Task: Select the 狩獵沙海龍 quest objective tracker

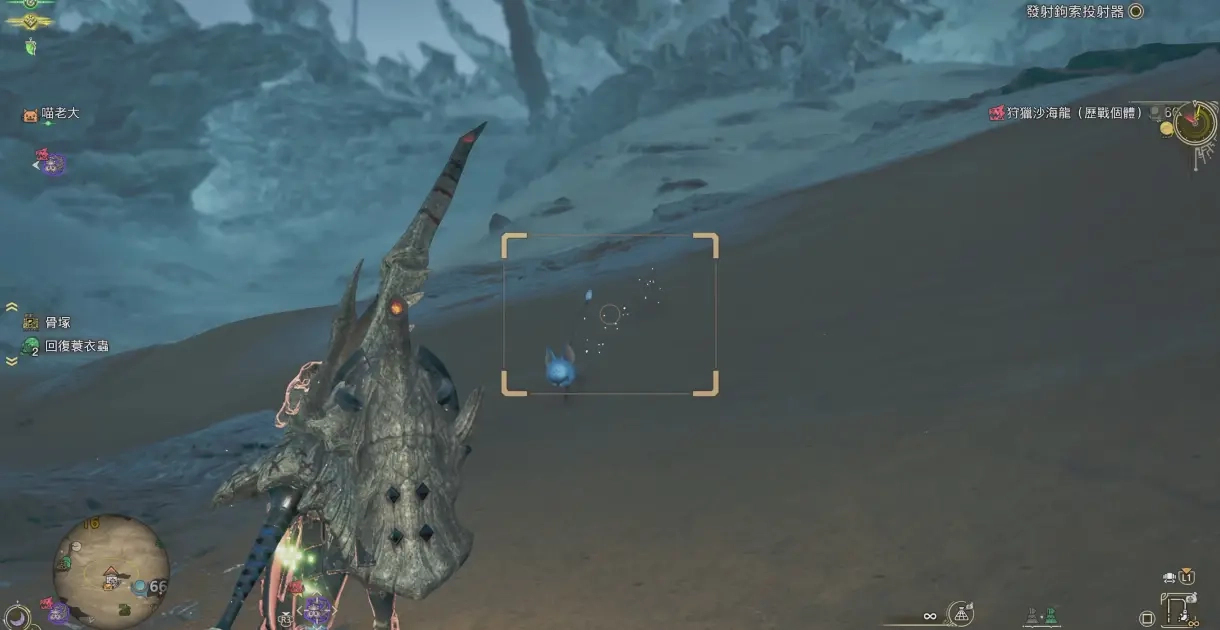Action: pos(1066,113)
